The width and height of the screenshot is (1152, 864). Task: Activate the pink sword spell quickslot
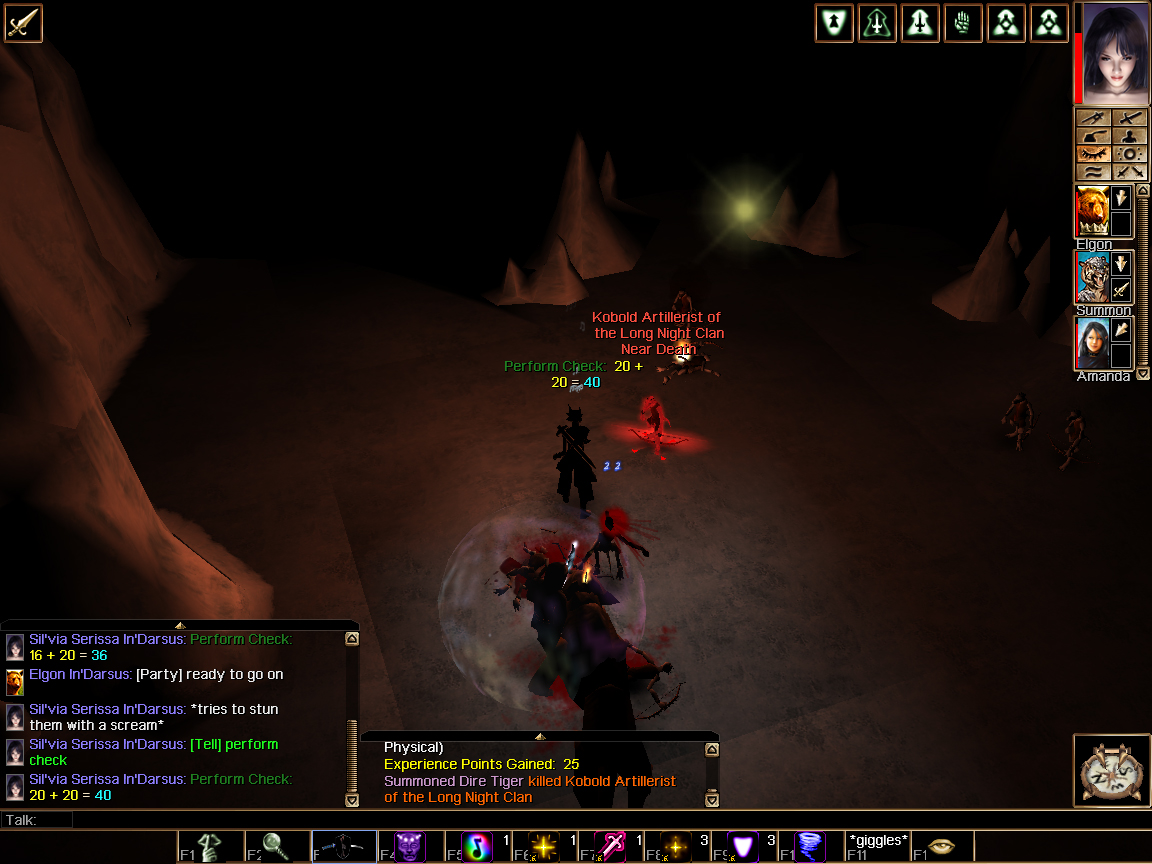coord(610,847)
